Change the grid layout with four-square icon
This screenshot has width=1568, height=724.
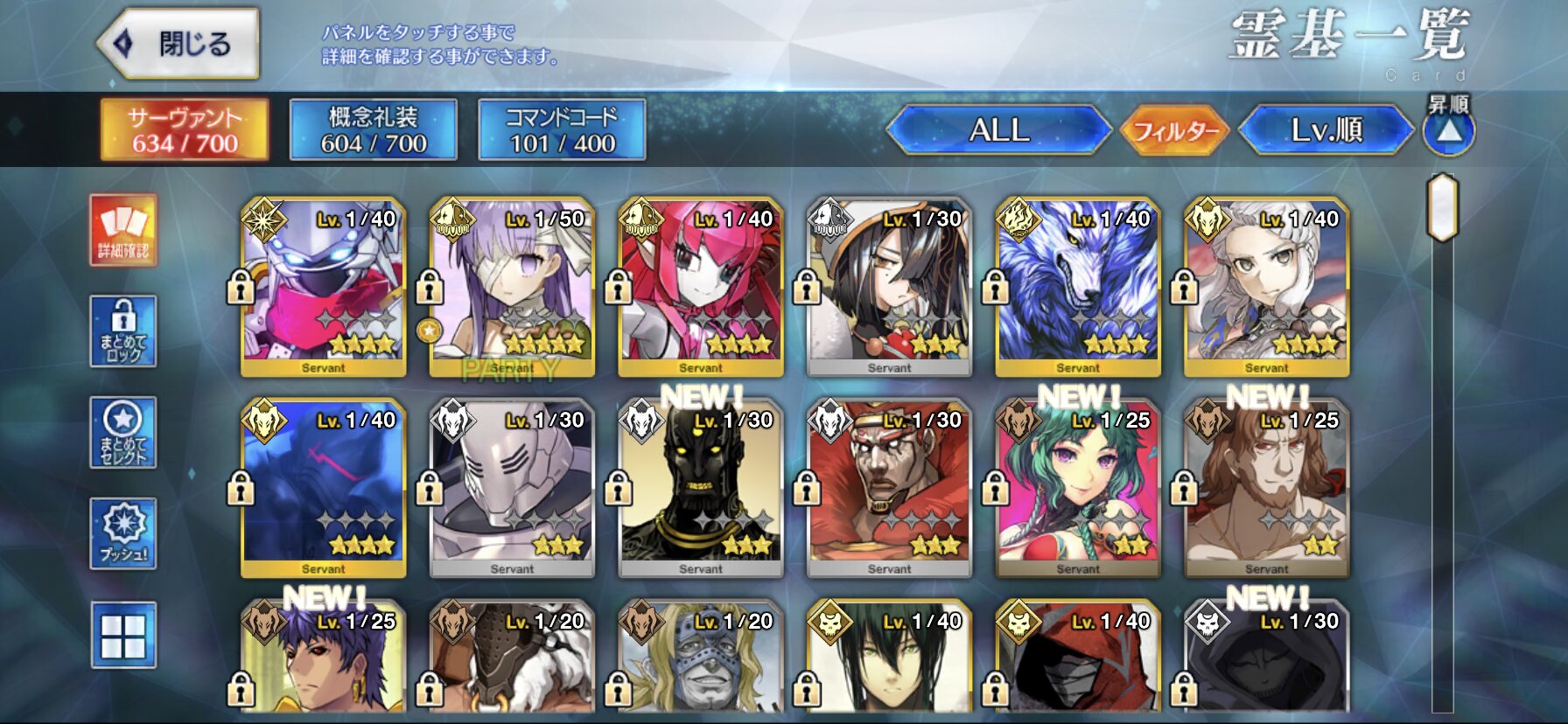tap(123, 636)
